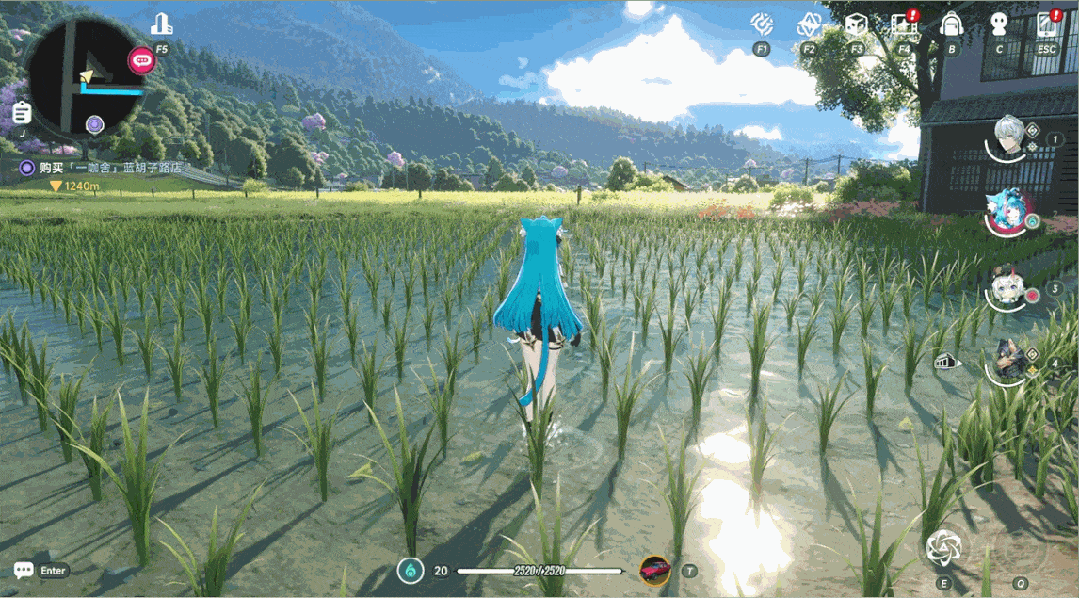The width and height of the screenshot is (1079, 598).
Task: Open the character menu icon
Action: click(999, 23)
